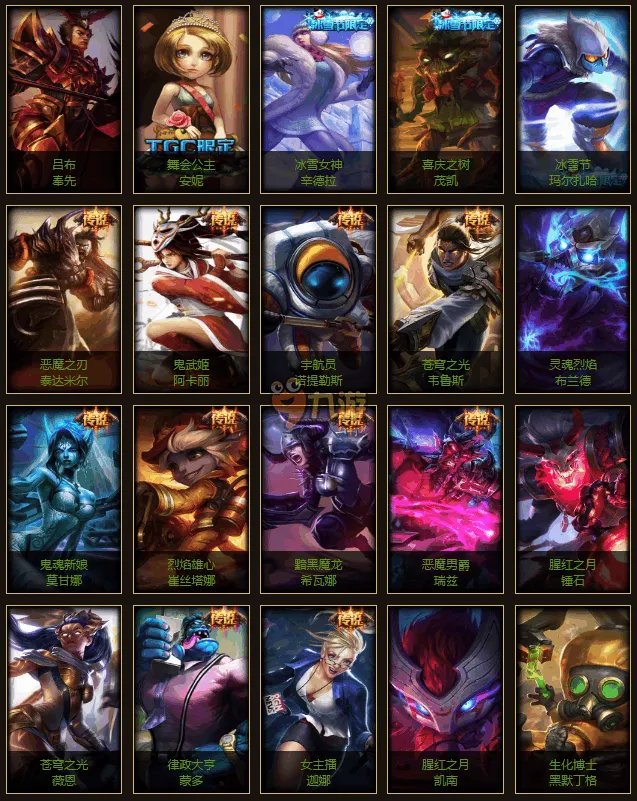Select the 喜庆之树 茂凯 Maokai skin

pos(446,98)
